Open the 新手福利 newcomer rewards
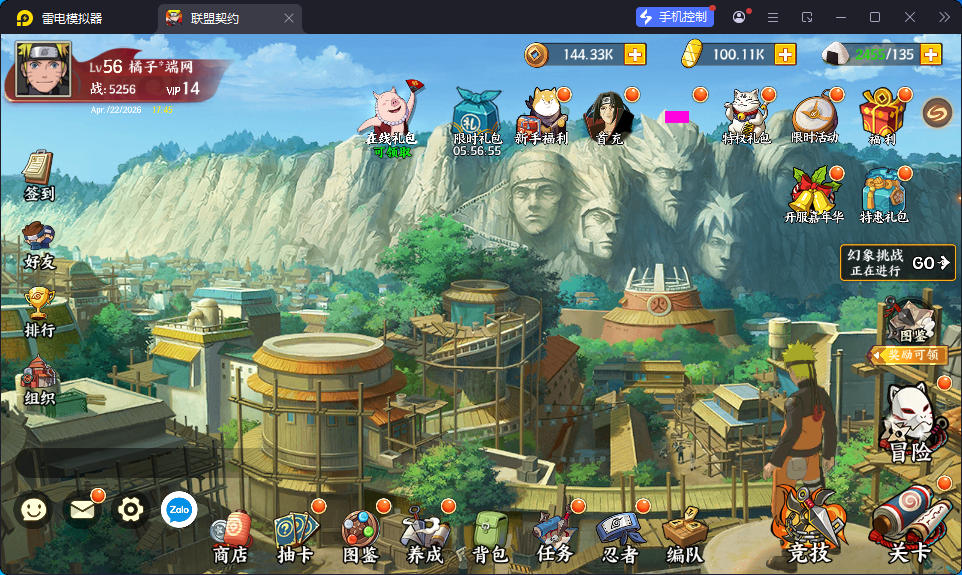 (542, 115)
